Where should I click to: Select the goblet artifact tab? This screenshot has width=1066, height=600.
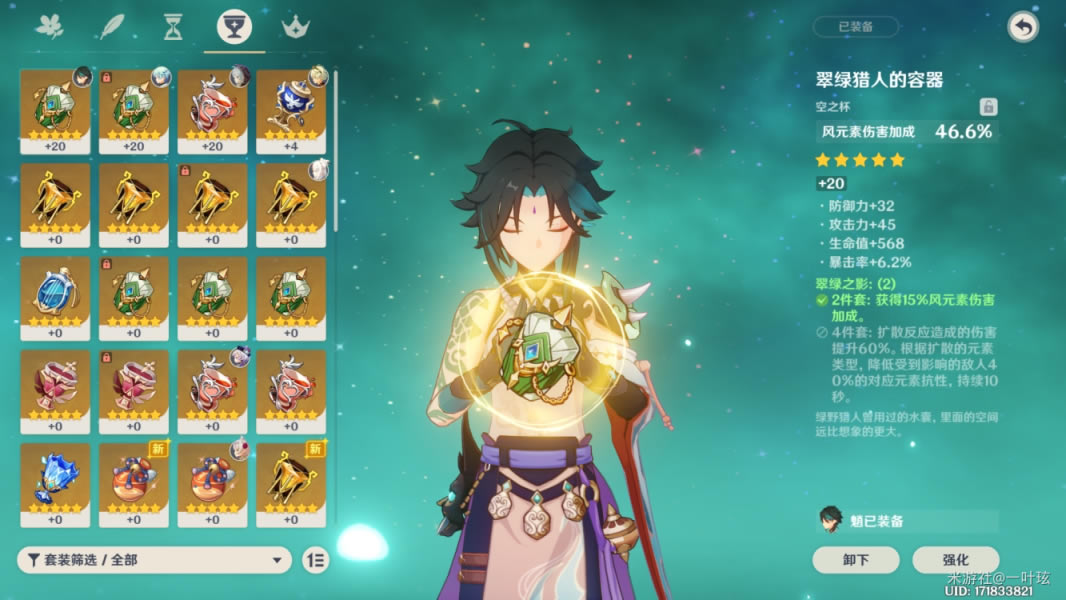[x=234, y=27]
